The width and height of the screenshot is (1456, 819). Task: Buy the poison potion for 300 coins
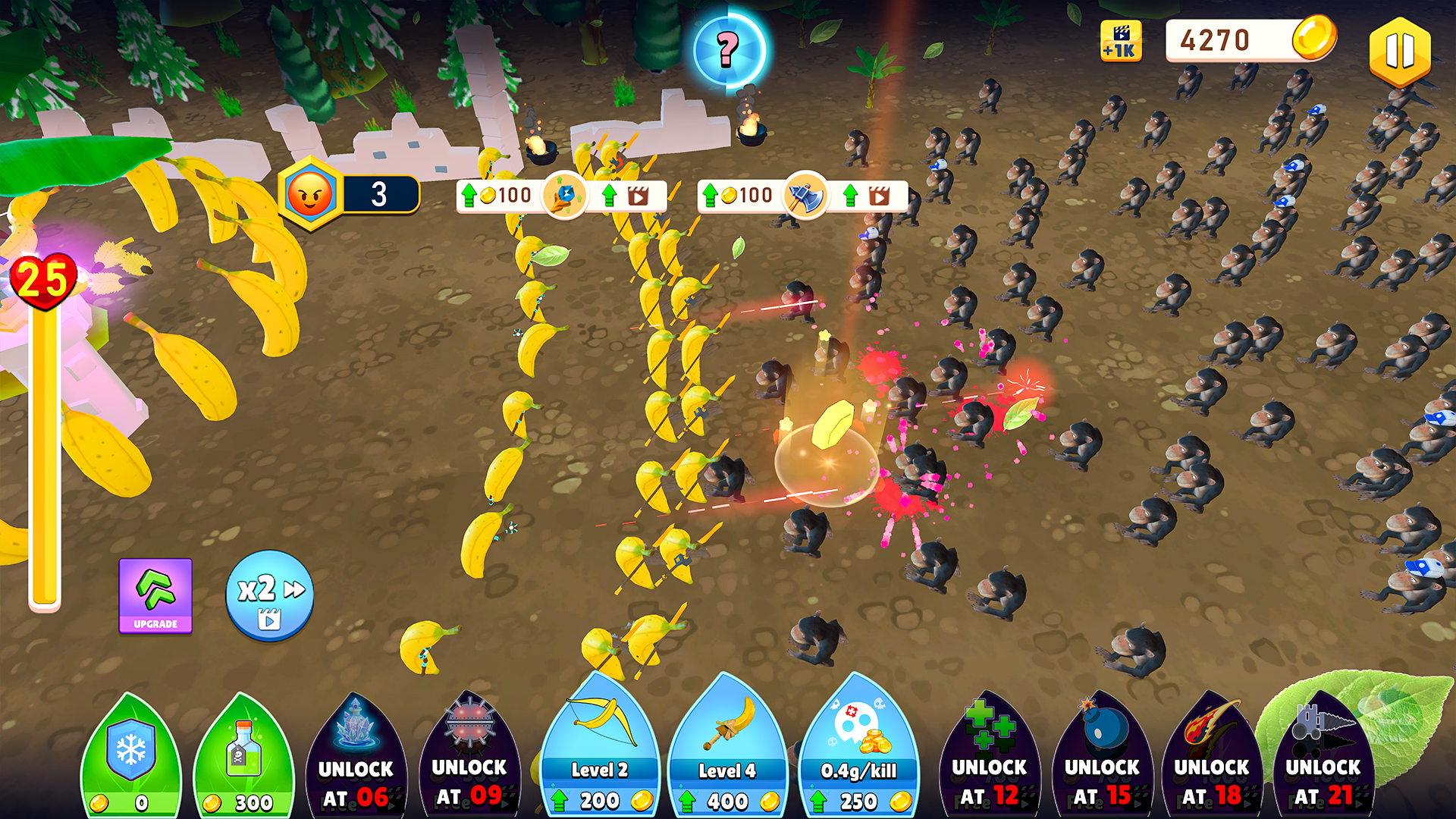(243, 758)
